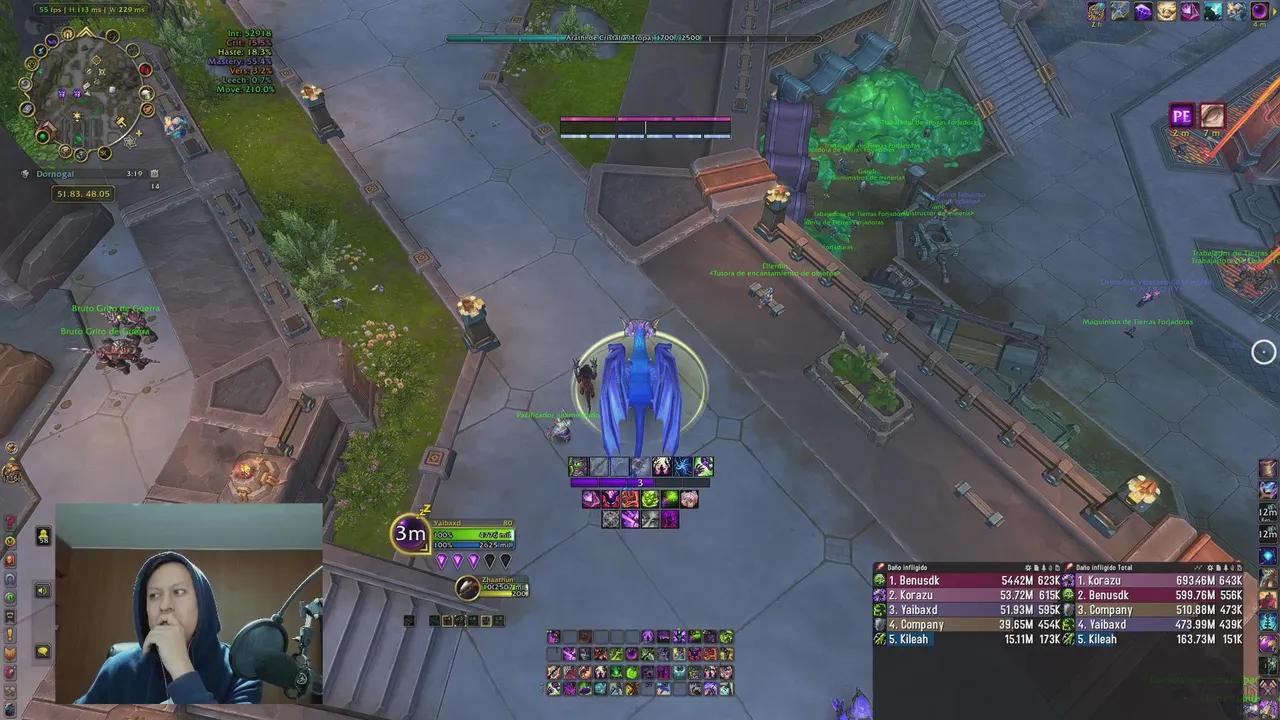Toggle the chat bubble icon on the left edge
The width and height of the screenshot is (1280, 720).
(x=40, y=650)
